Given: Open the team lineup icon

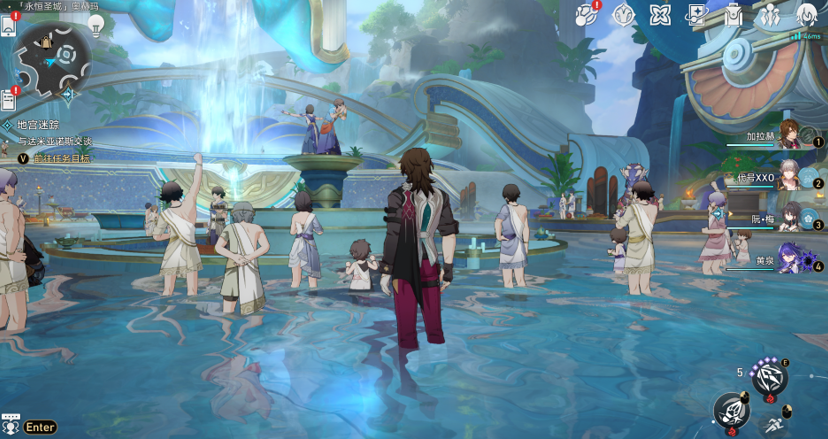Looking at the screenshot, I should click(769, 15).
